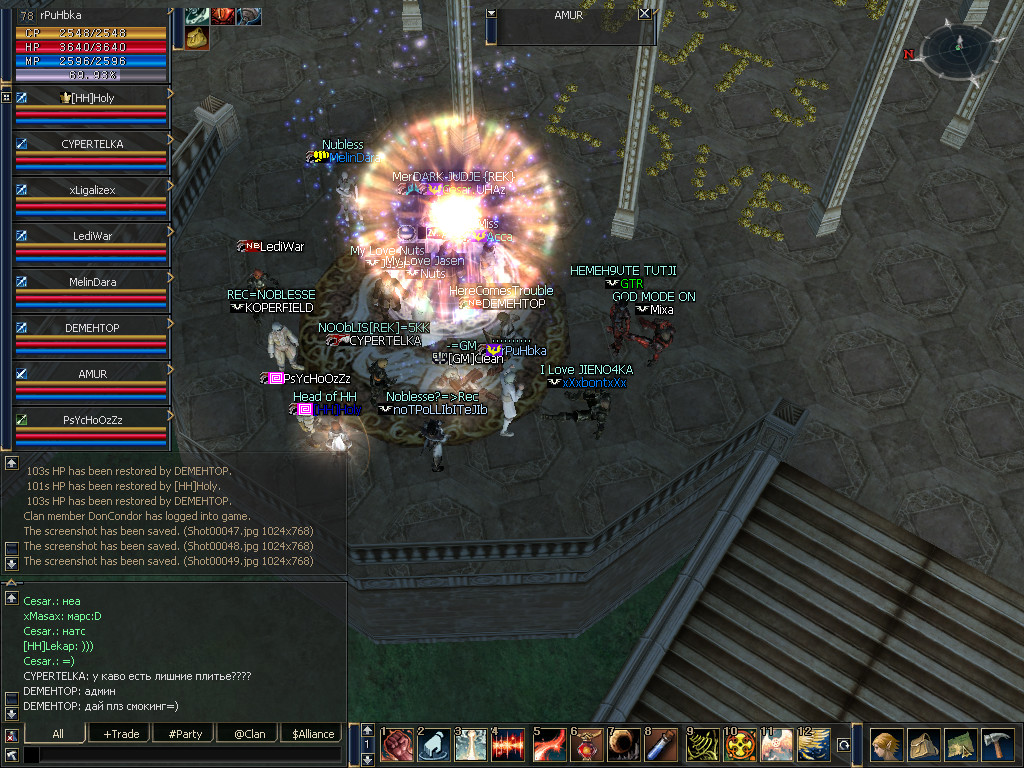Select the @Clan chat tab

tap(248, 733)
